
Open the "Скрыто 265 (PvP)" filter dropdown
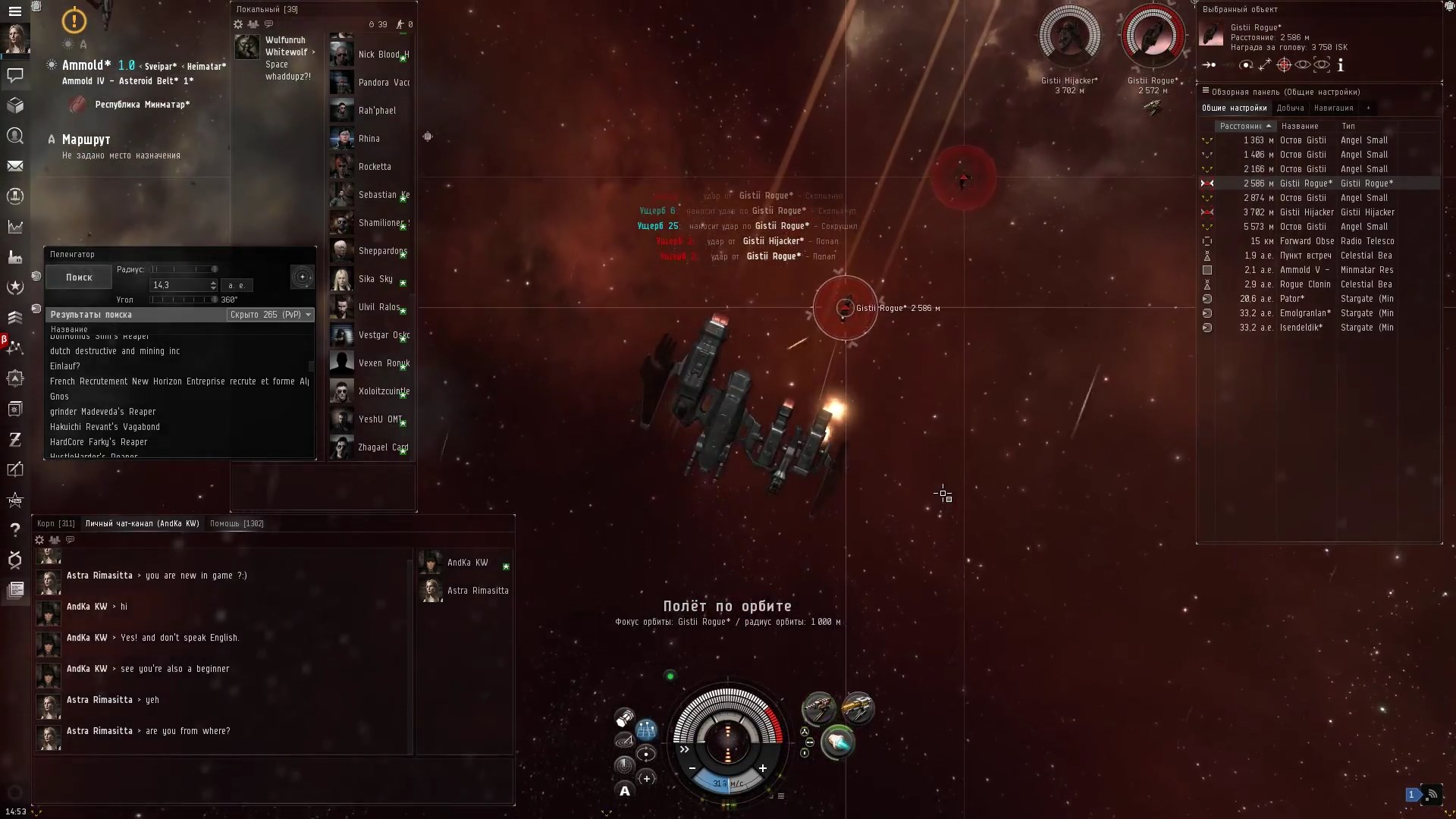(270, 315)
